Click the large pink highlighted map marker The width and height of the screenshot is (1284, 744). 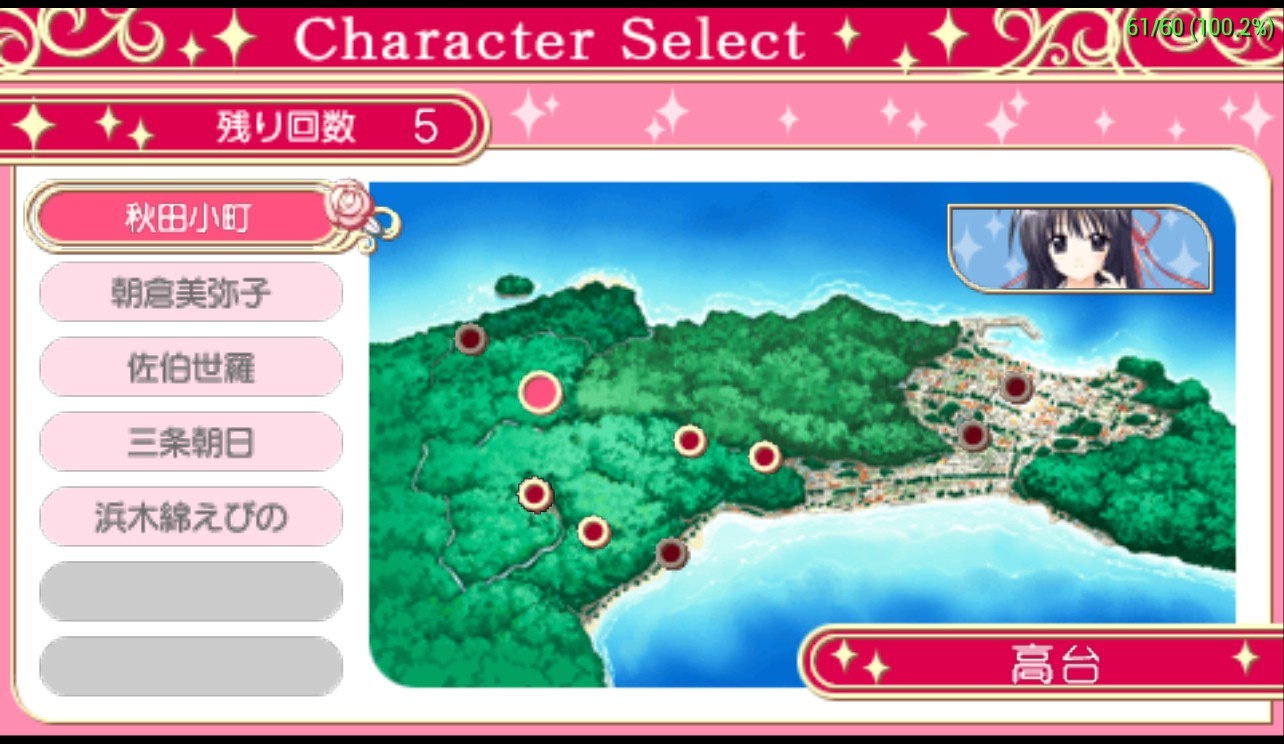[540, 392]
